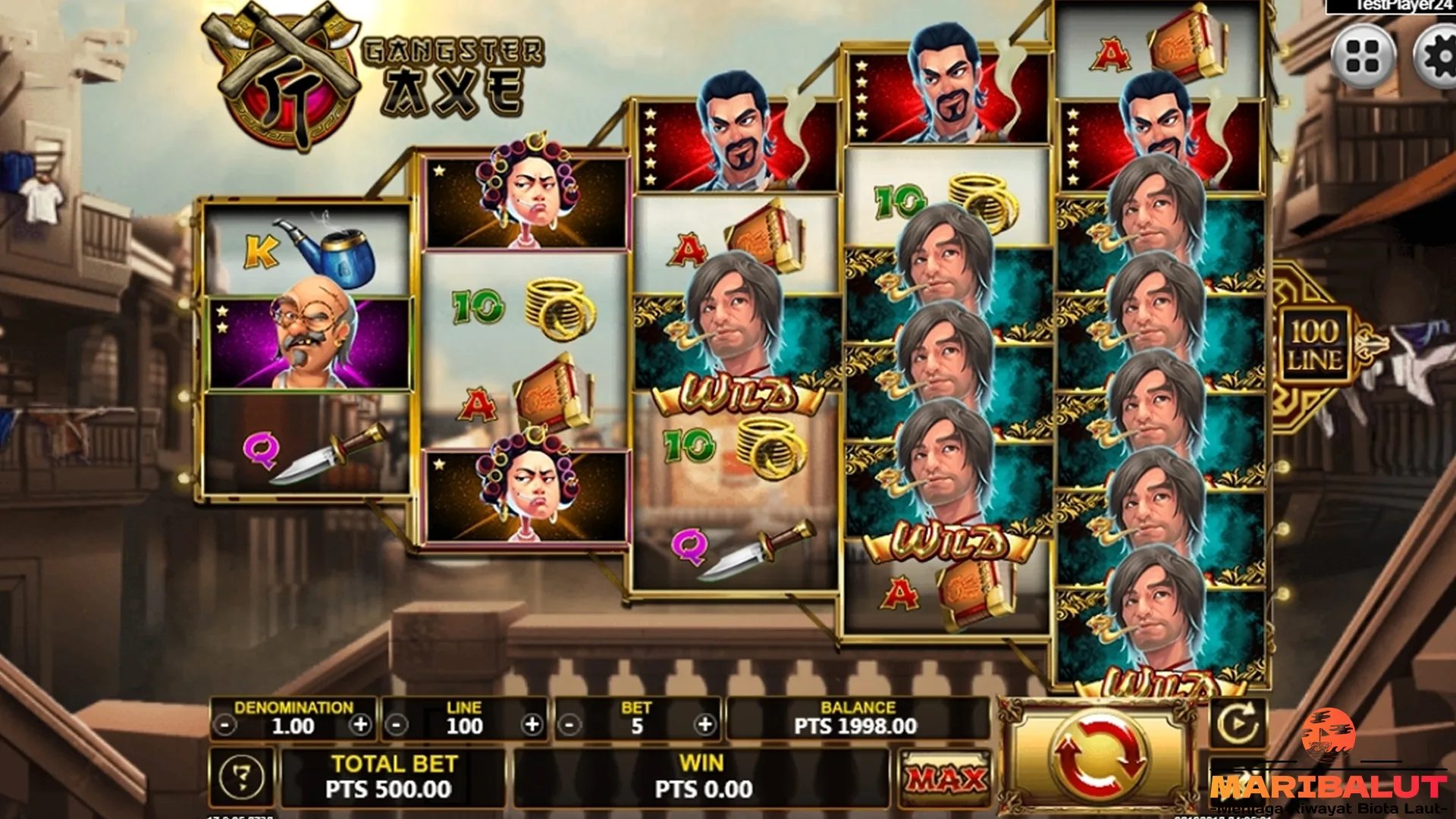Lower the number of lines
1456x819 pixels.
(x=397, y=726)
